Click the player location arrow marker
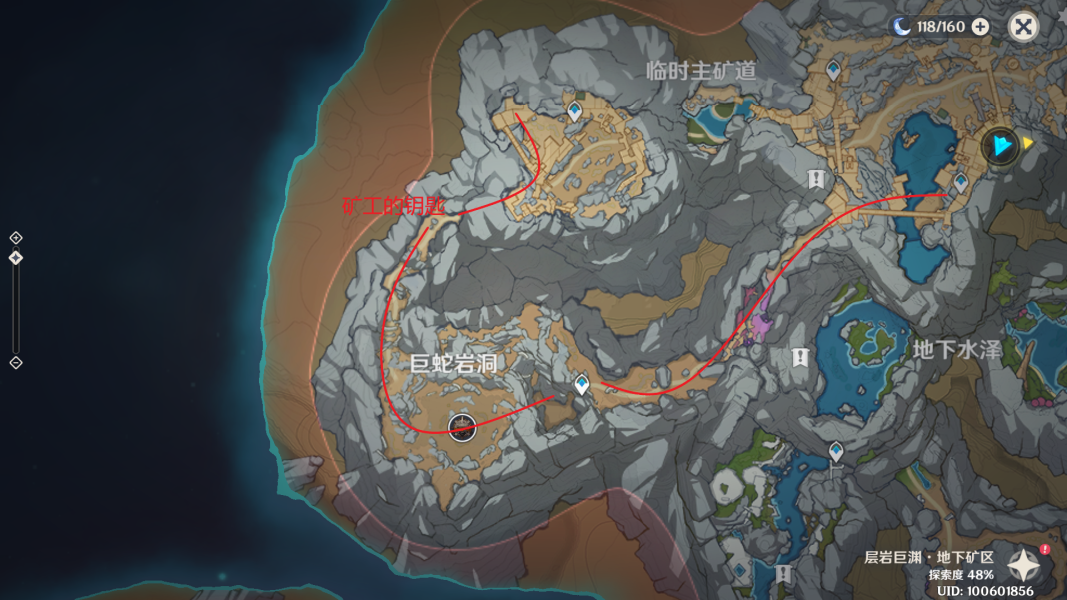The height and width of the screenshot is (600, 1067). (1000, 145)
